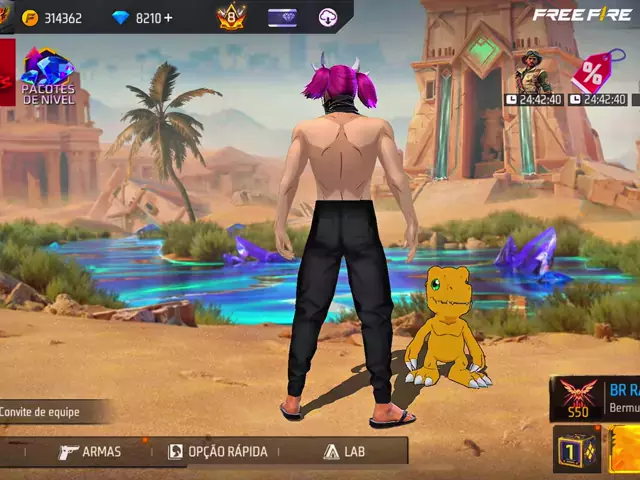Open the LAB section
Image resolution: width=640 pixels, height=480 pixels.
point(344,451)
